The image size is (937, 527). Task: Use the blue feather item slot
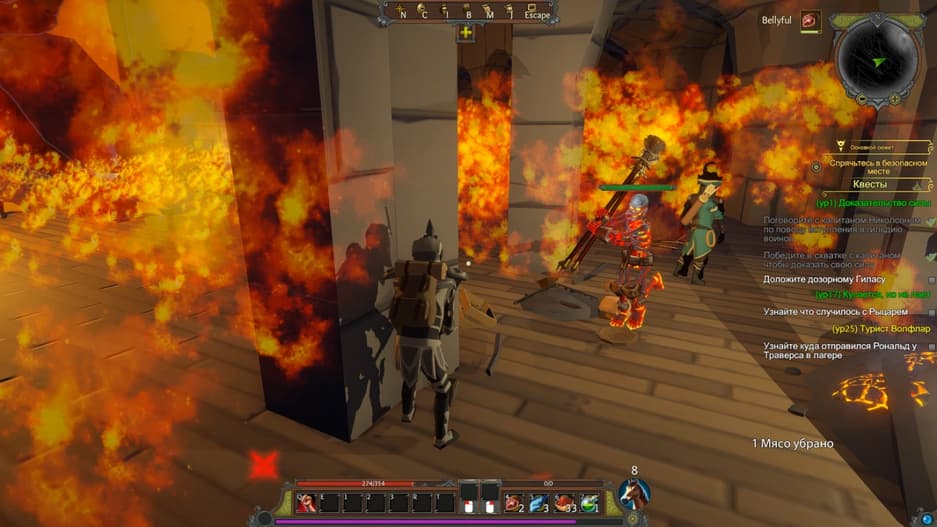[539, 500]
